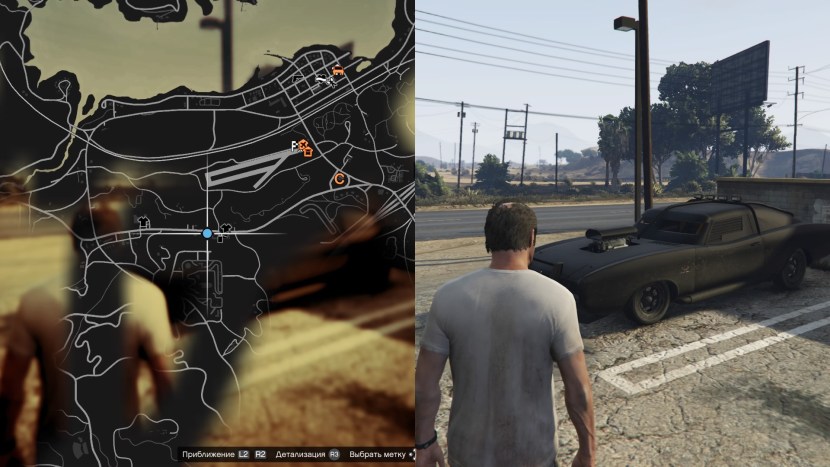Viewport: 830px width, 467px height.
Task: Click the blue dot on the map
Action: coord(207,233)
